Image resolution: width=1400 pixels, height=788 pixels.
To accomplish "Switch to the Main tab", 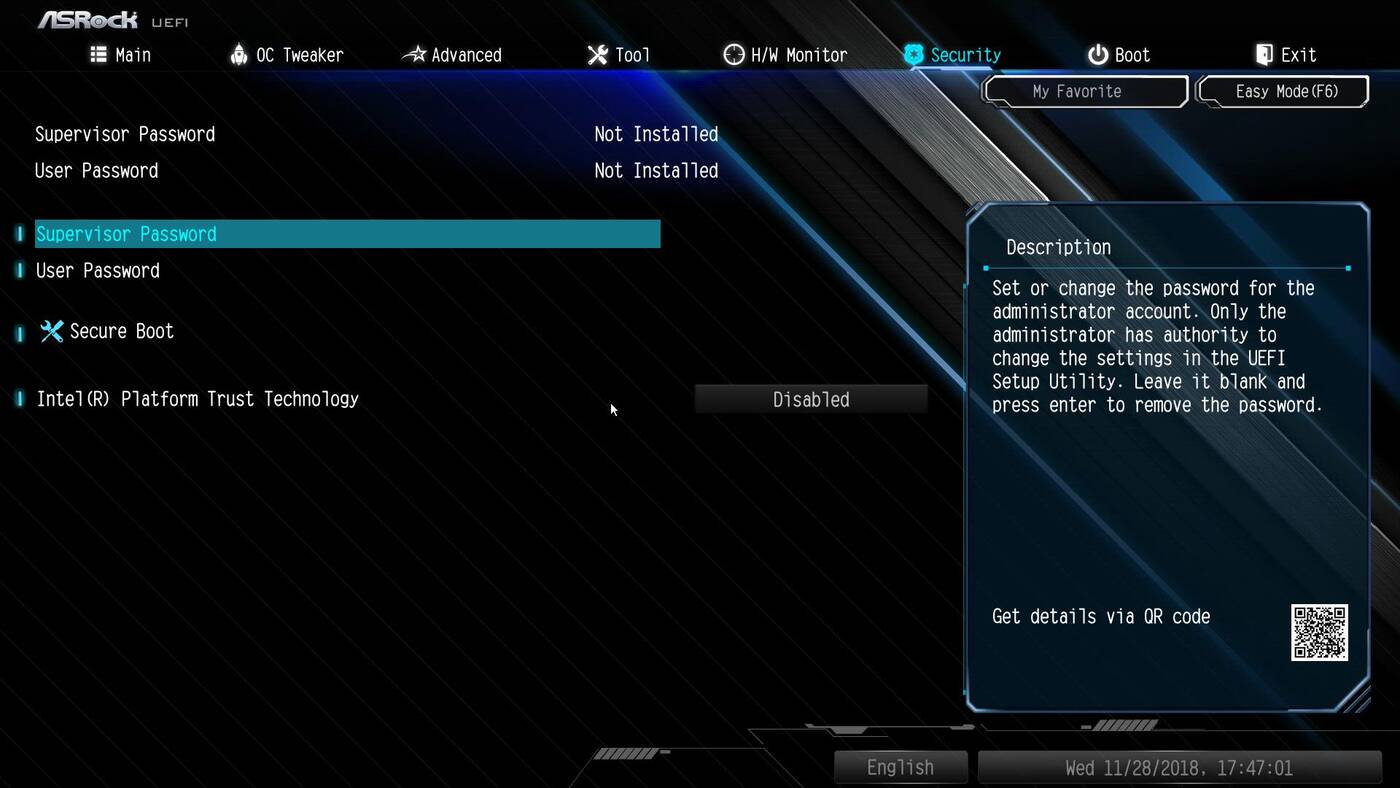I will pos(121,55).
